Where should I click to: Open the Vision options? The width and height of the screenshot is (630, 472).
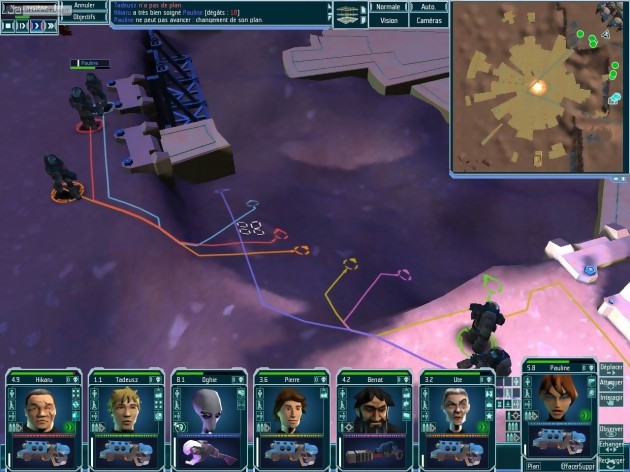coord(388,19)
